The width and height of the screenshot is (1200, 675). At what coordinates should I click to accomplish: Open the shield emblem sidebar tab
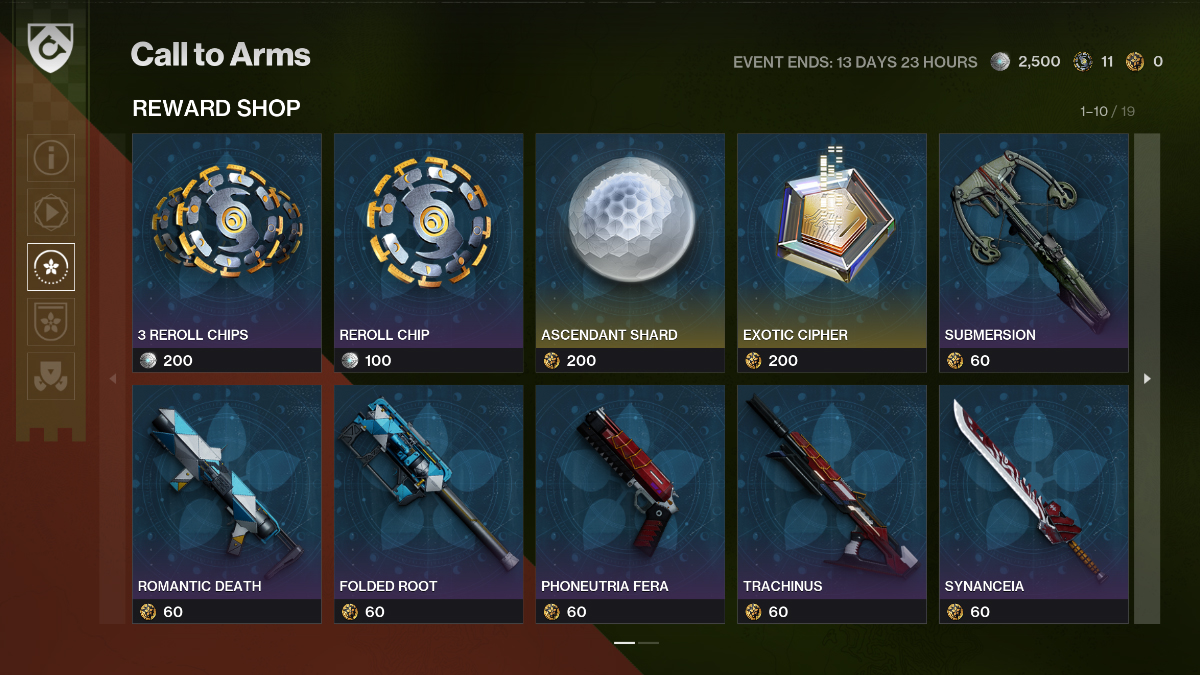pyautogui.click(x=51, y=322)
